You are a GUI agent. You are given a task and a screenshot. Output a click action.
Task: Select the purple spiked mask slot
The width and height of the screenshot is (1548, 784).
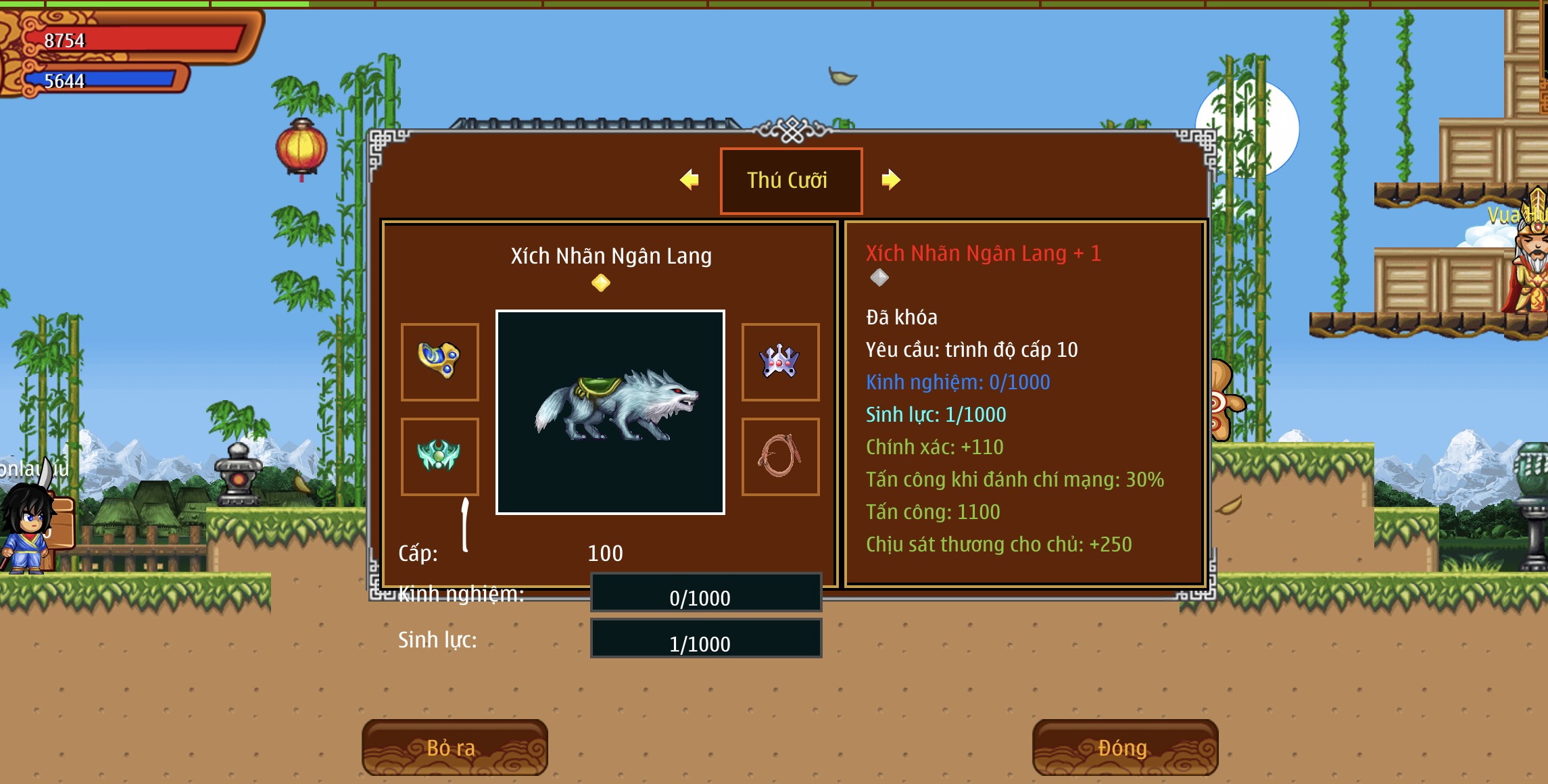click(x=780, y=362)
